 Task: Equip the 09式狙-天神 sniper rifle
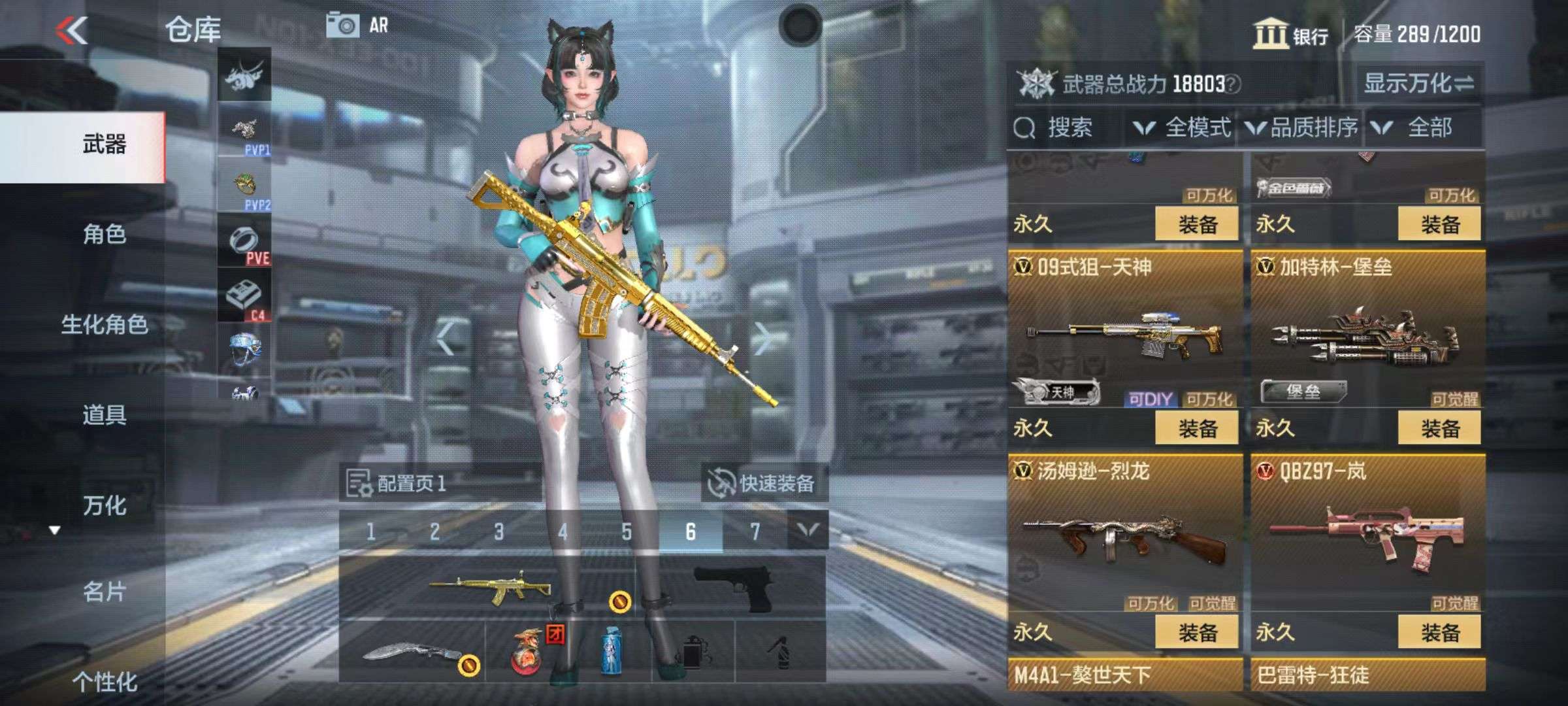click(x=1197, y=429)
